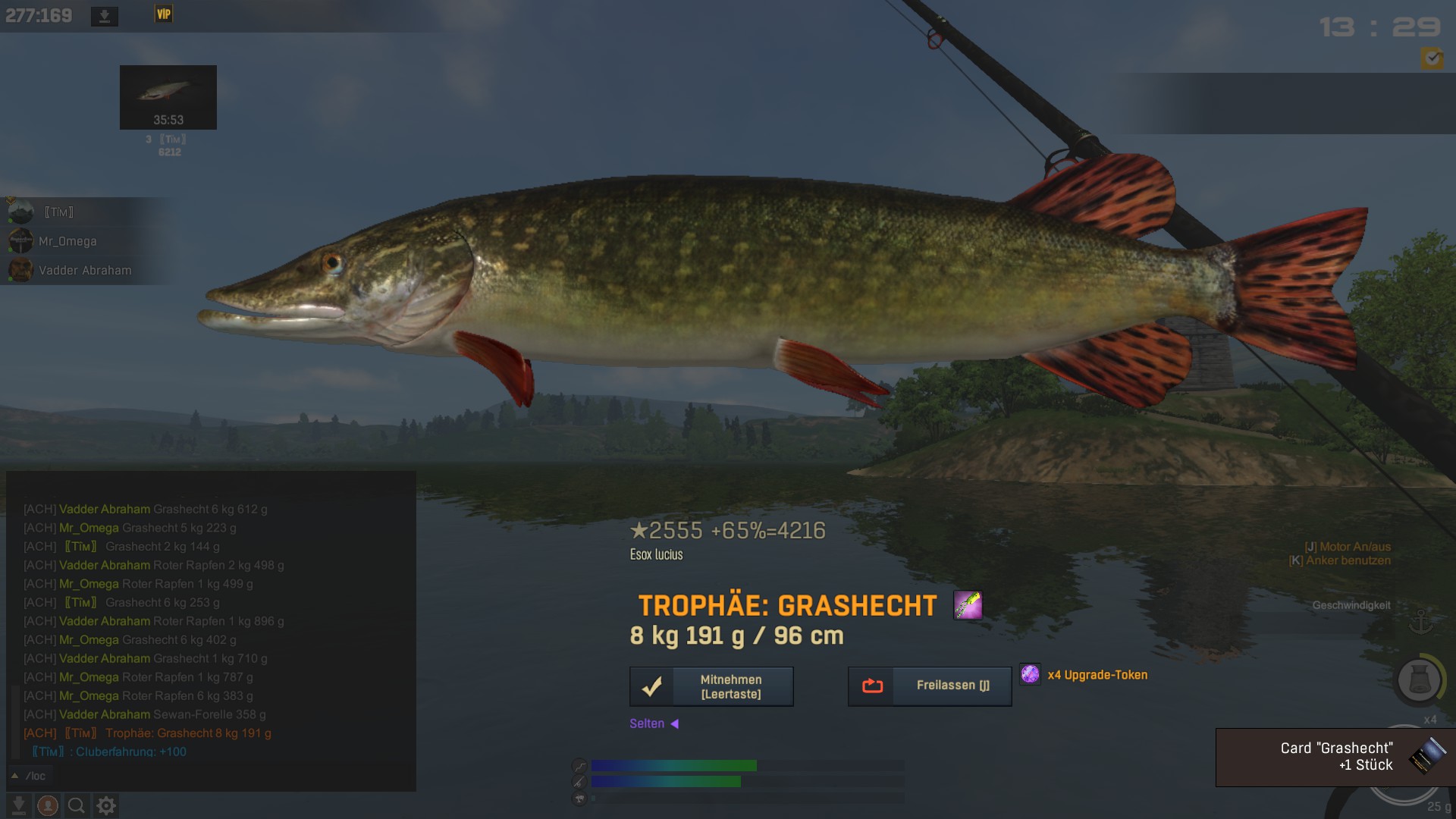Image resolution: width=1456 pixels, height=819 pixels.
Task: Expand the Selten rarity arrow
Action: pos(674,723)
